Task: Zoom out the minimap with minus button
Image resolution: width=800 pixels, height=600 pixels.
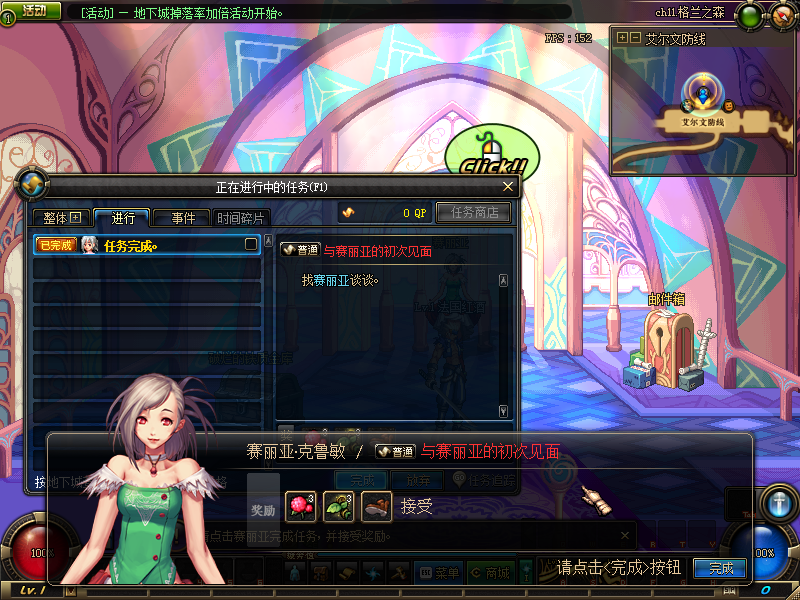Action: (635, 38)
